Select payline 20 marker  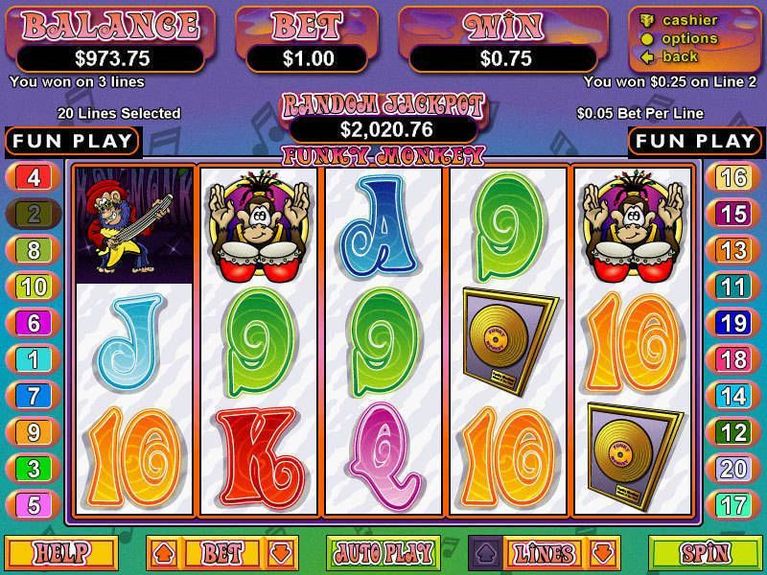pos(733,469)
